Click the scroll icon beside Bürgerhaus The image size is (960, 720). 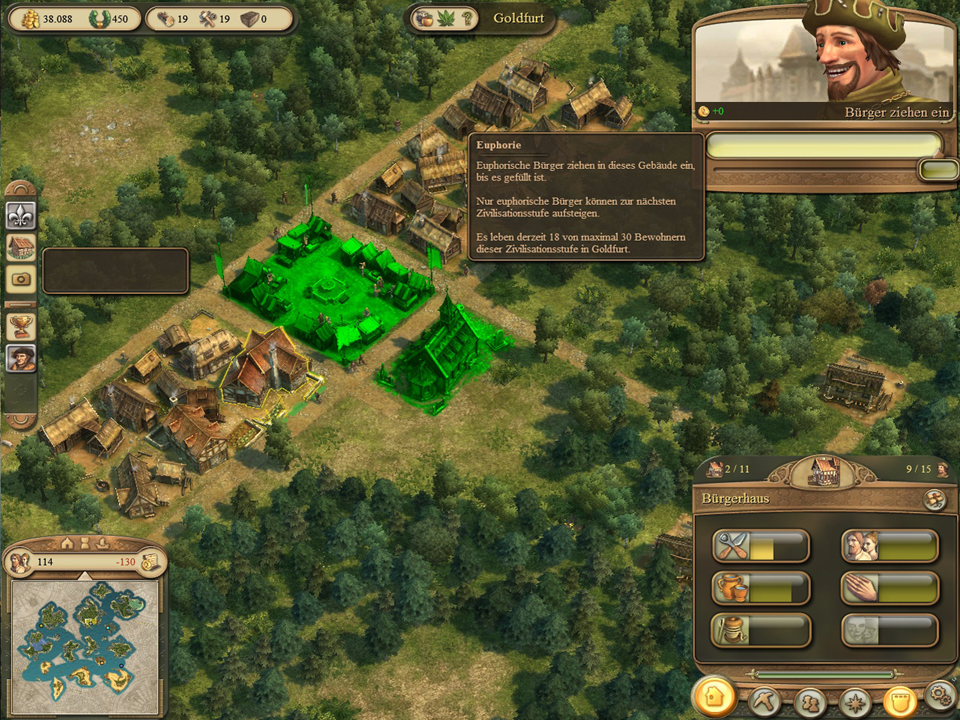click(x=935, y=499)
